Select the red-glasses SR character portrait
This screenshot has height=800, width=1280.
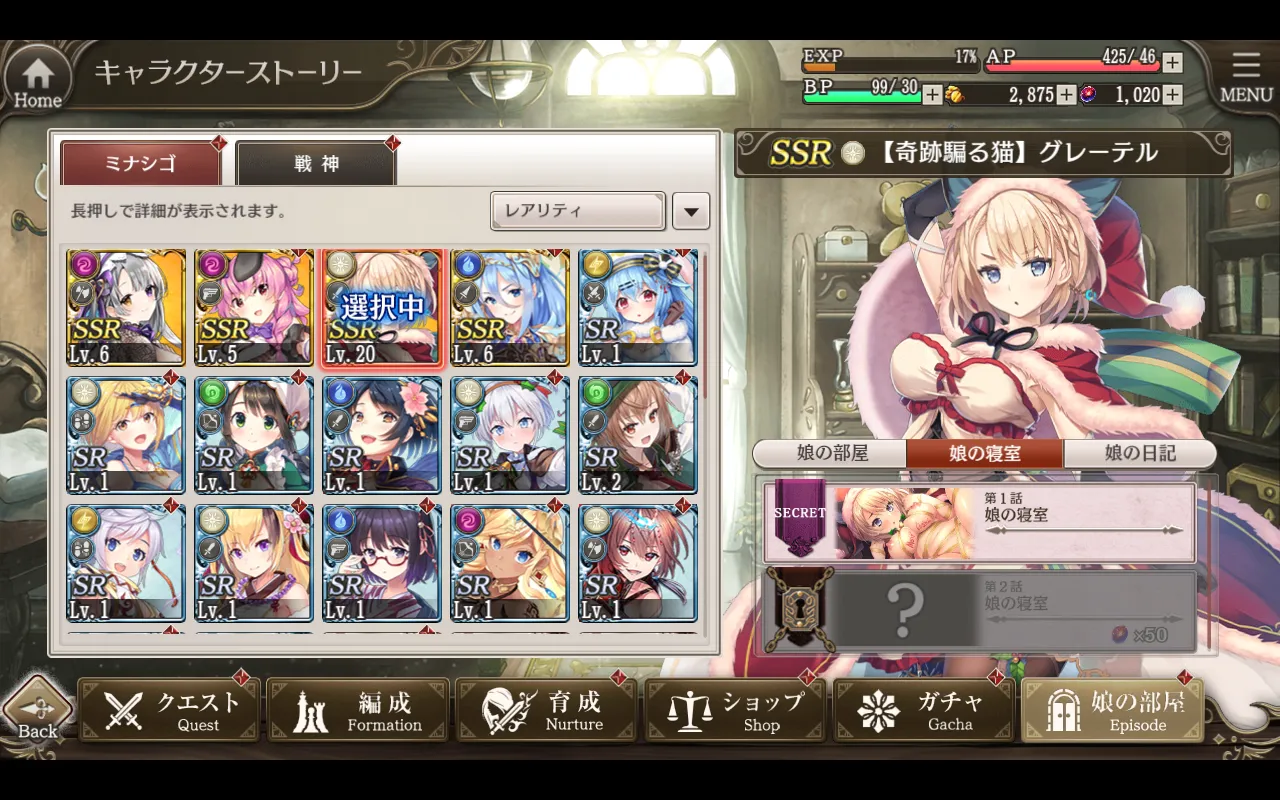(x=382, y=562)
